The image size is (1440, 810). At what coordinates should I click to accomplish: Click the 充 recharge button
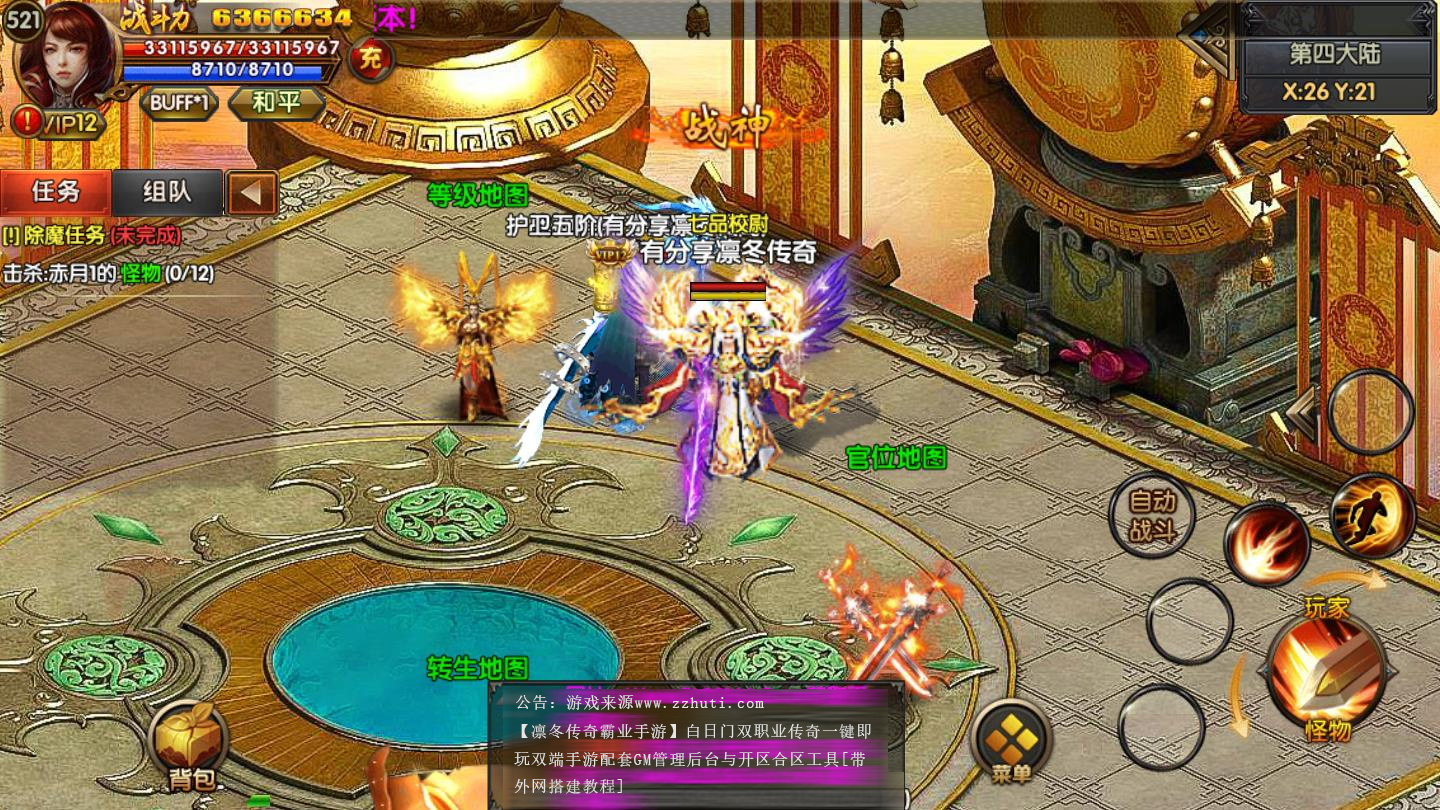(370, 59)
